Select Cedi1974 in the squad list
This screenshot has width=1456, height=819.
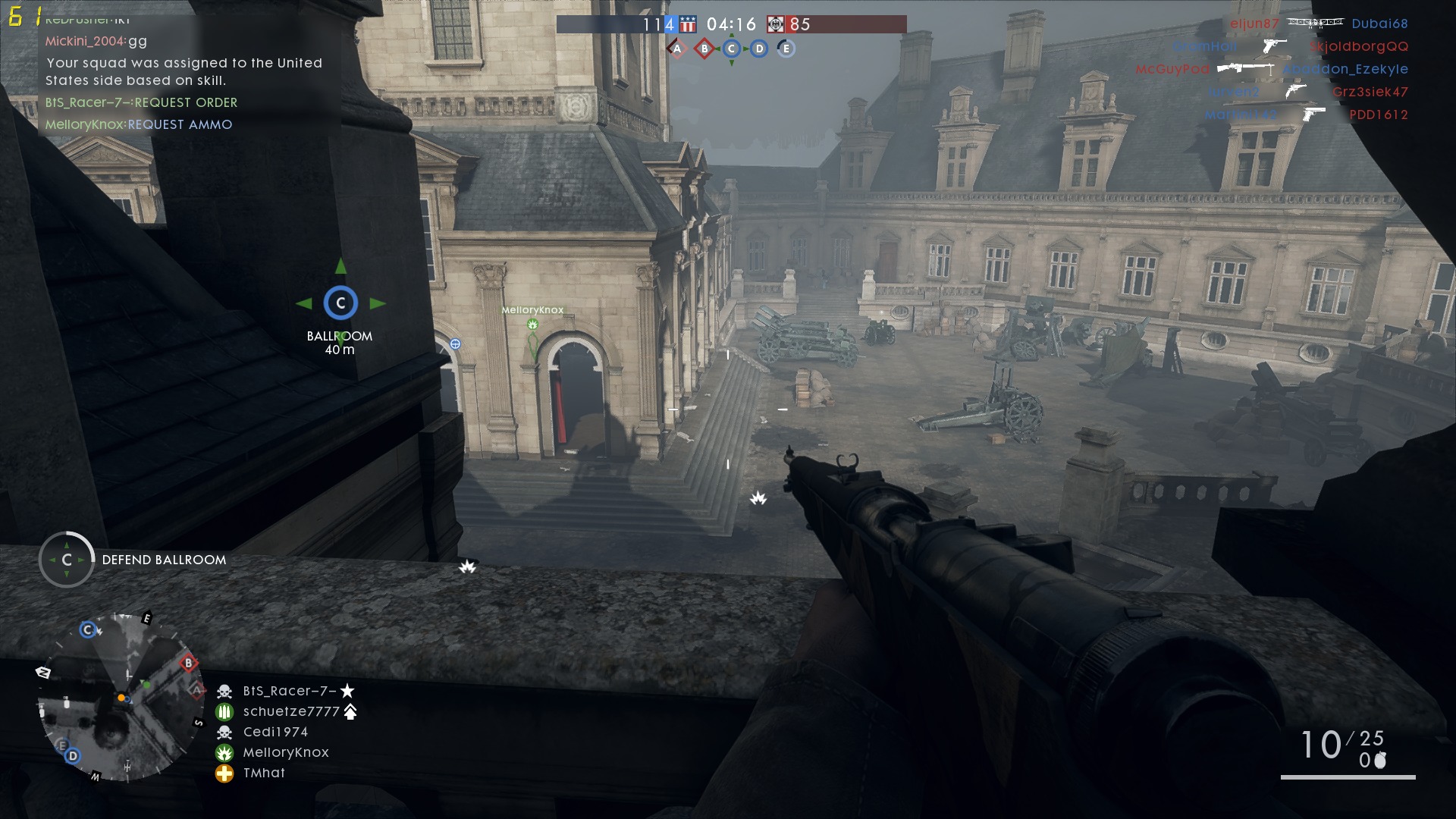click(275, 732)
